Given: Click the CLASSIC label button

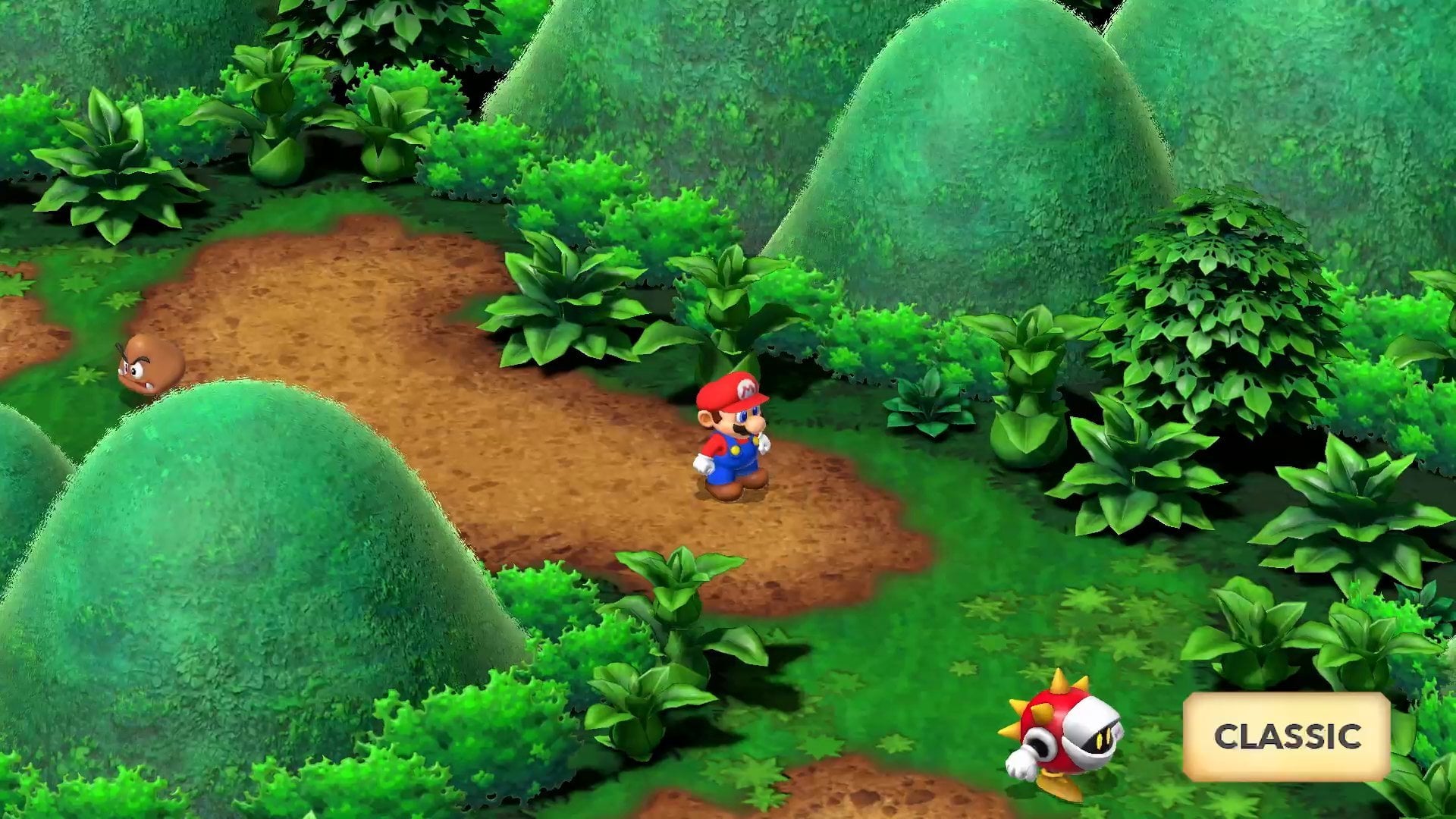Looking at the screenshot, I should (1286, 736).
